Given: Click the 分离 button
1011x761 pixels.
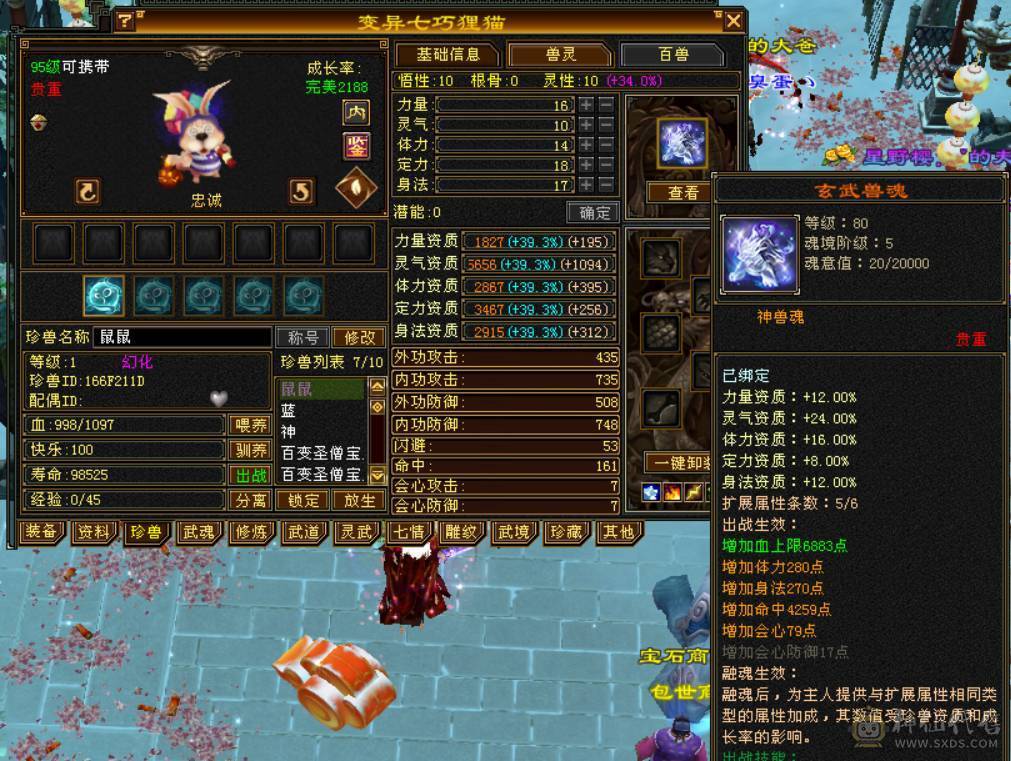Looking at the screenshot, I should (x=250, y=500).
